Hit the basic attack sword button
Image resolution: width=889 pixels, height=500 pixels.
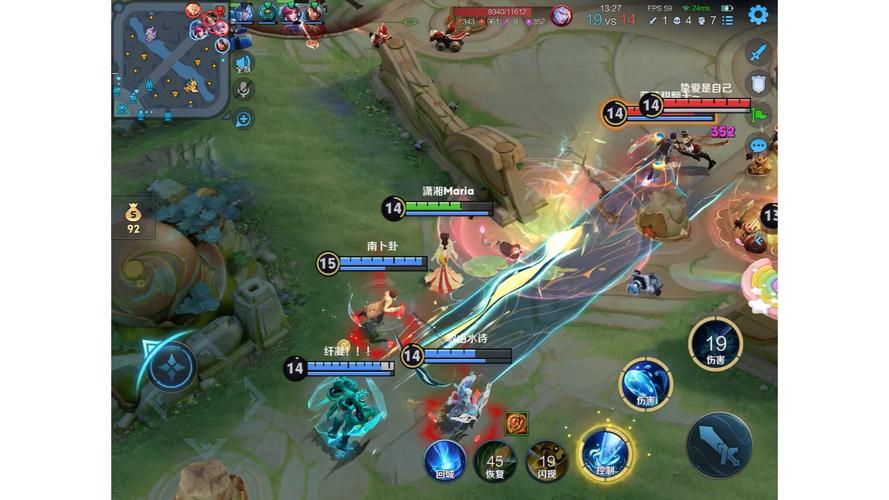719,443
